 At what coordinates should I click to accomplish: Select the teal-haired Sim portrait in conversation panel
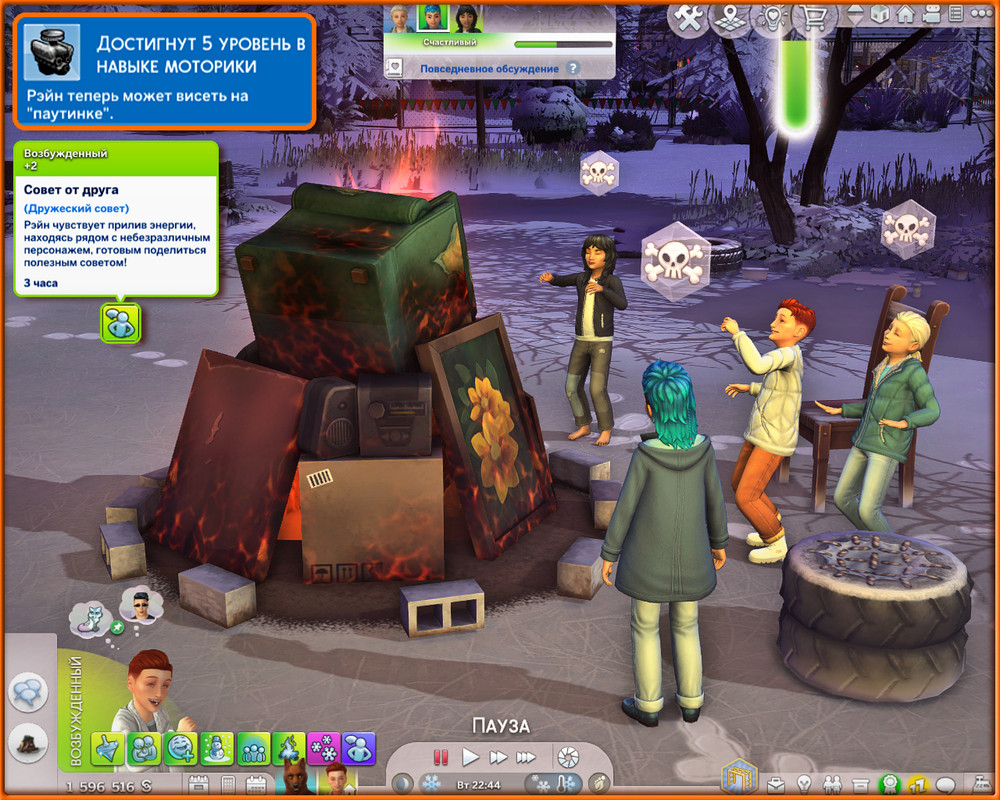[431, 18]
